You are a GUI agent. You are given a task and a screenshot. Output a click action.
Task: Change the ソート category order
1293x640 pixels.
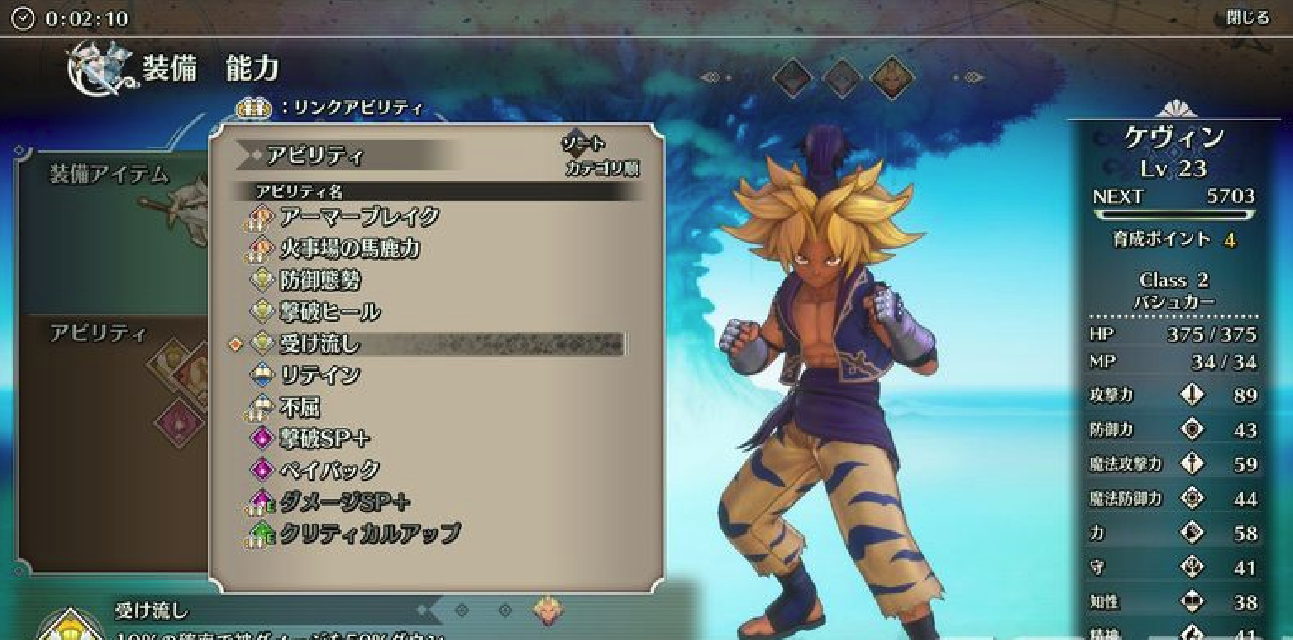click(600, 158)
